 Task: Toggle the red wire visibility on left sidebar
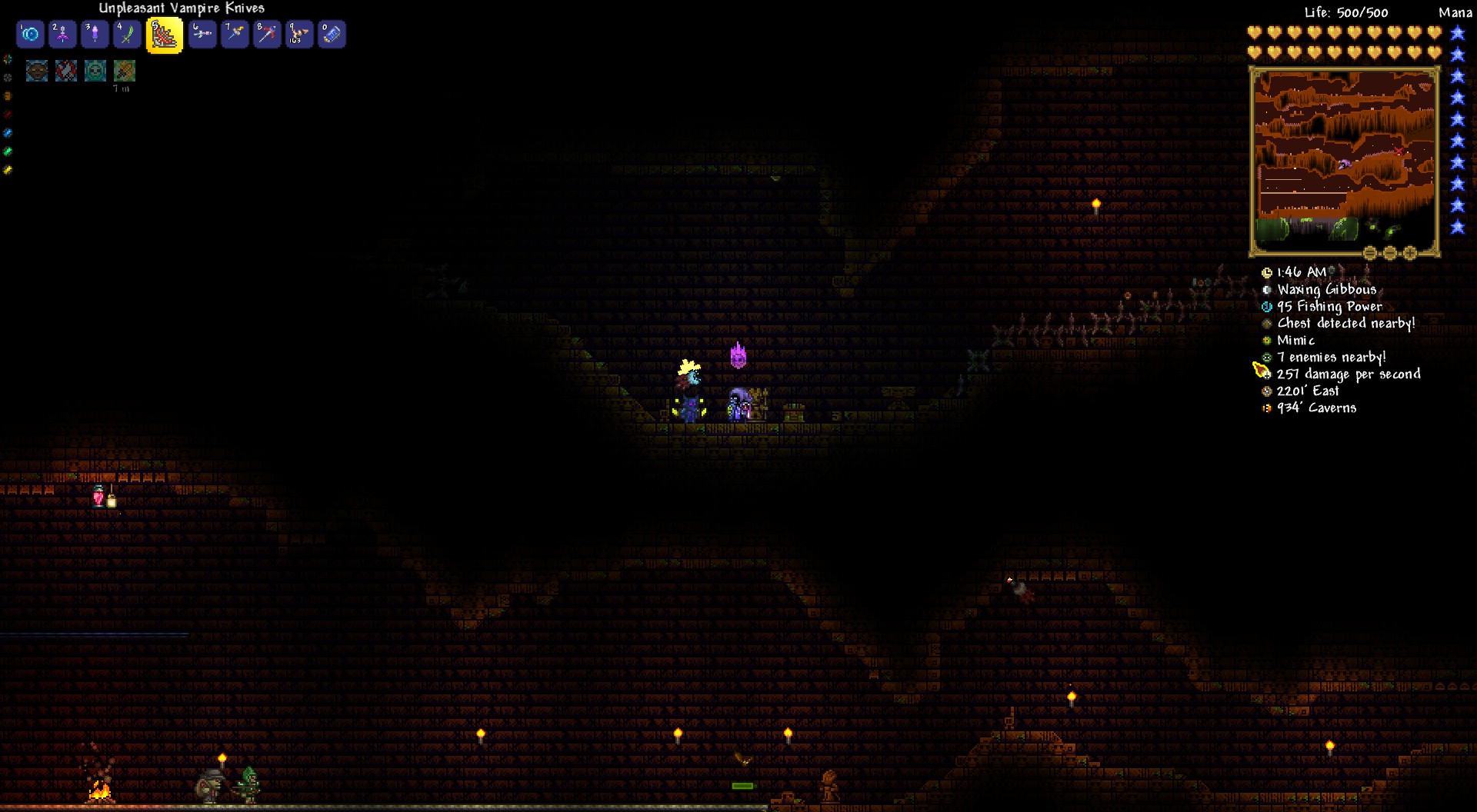click(x=8, y=114)
